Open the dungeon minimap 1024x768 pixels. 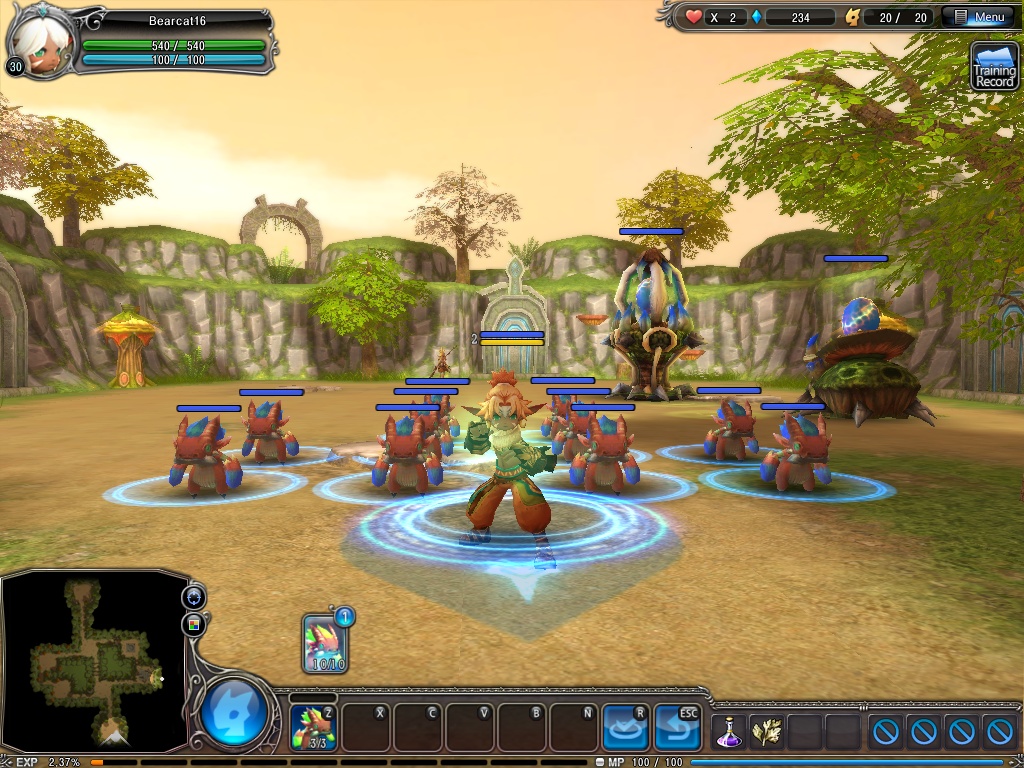click(x=93, y=661)
